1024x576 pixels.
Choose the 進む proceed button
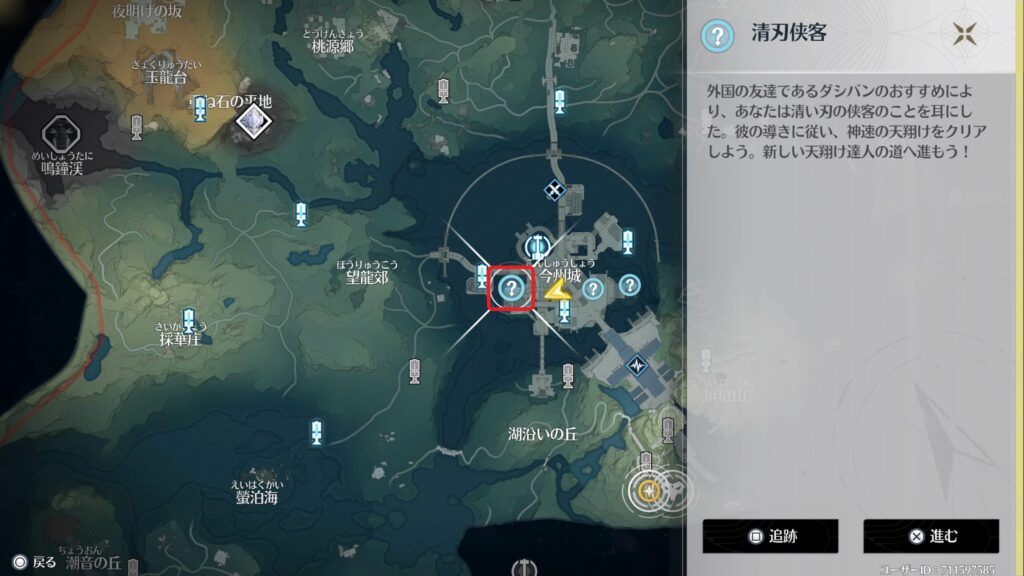click(x=930, y=536)
